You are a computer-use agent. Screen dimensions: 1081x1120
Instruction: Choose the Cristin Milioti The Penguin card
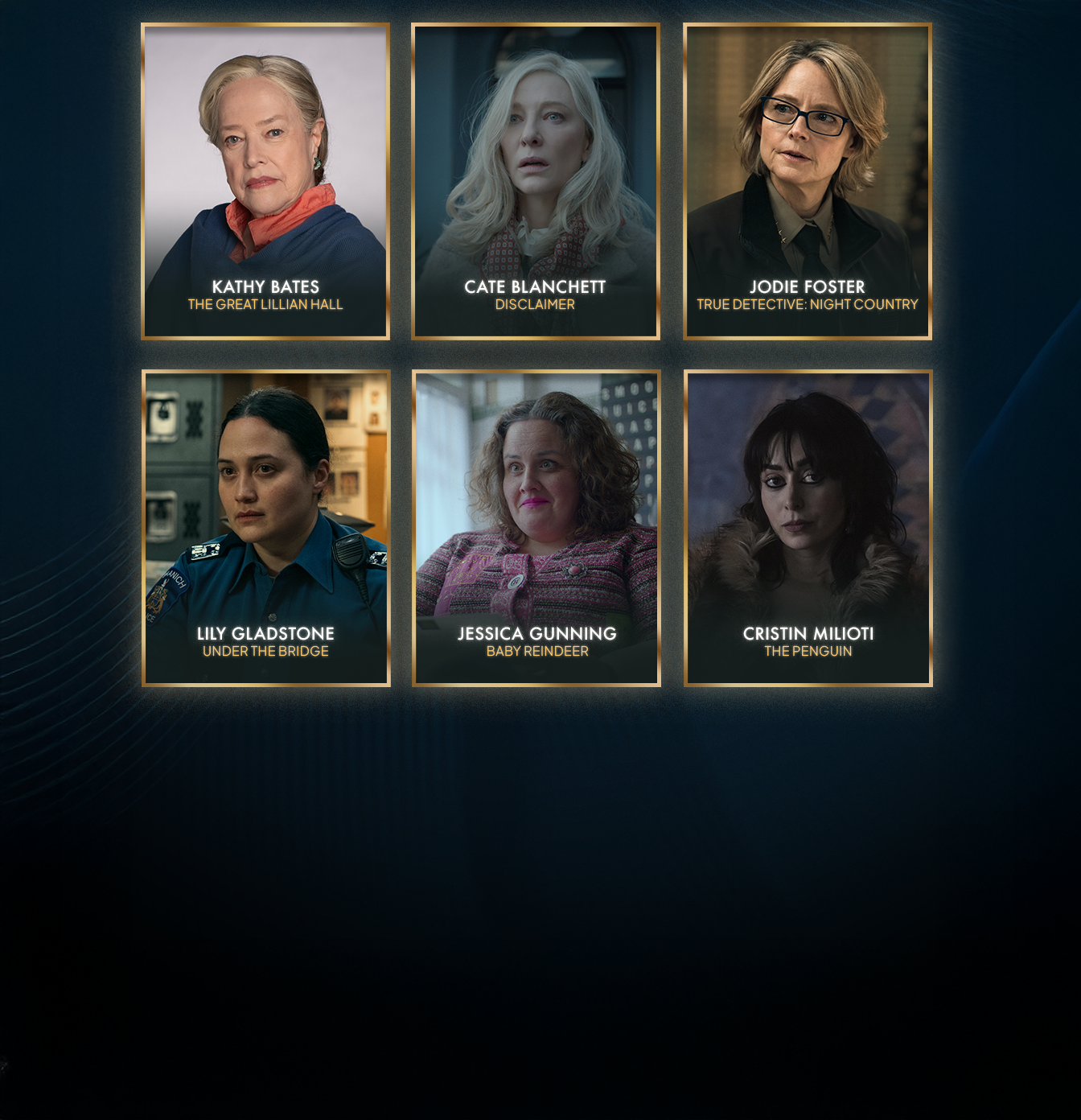(808, 528)
